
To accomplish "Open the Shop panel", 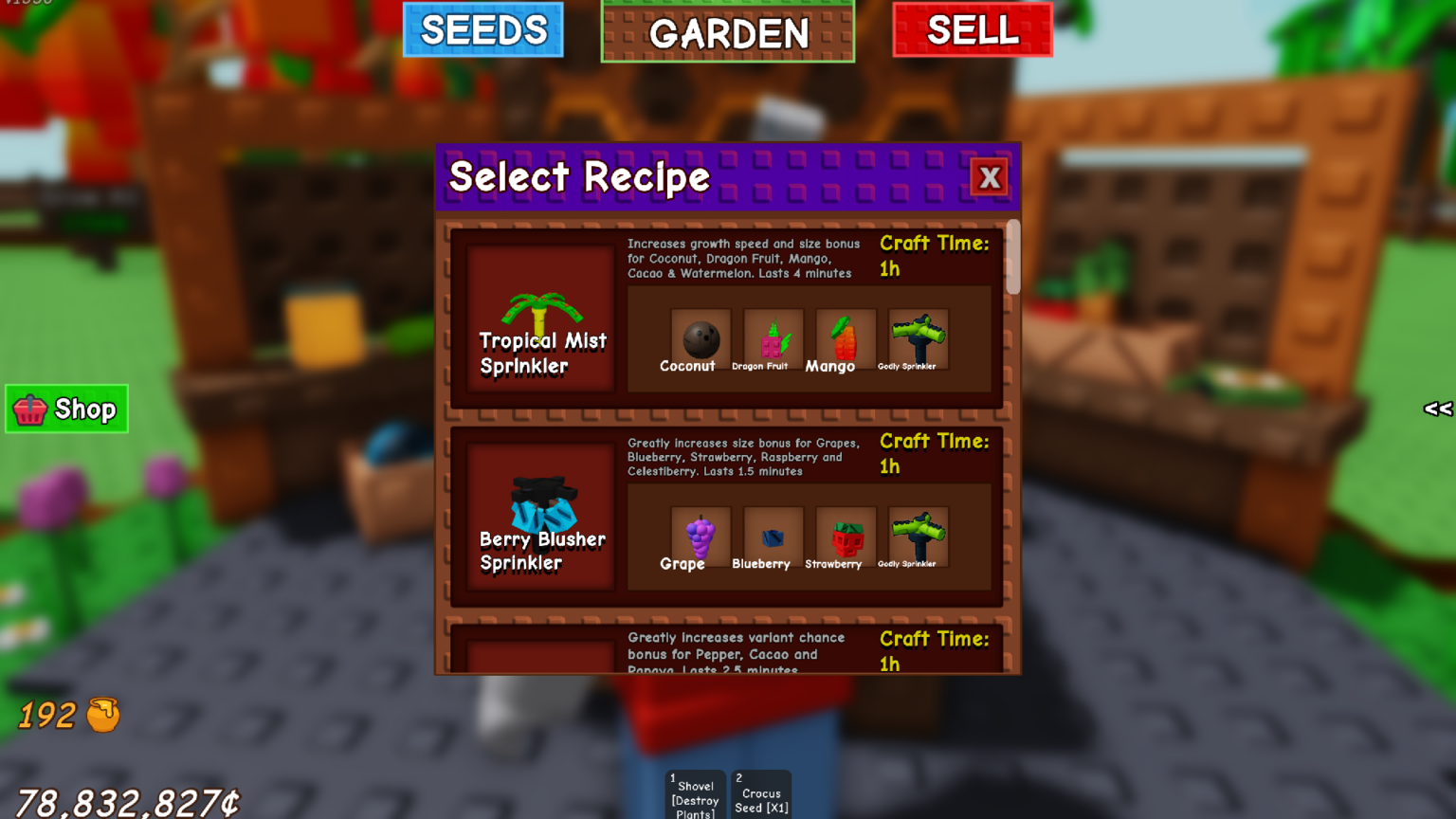I will tap(66, 409).
